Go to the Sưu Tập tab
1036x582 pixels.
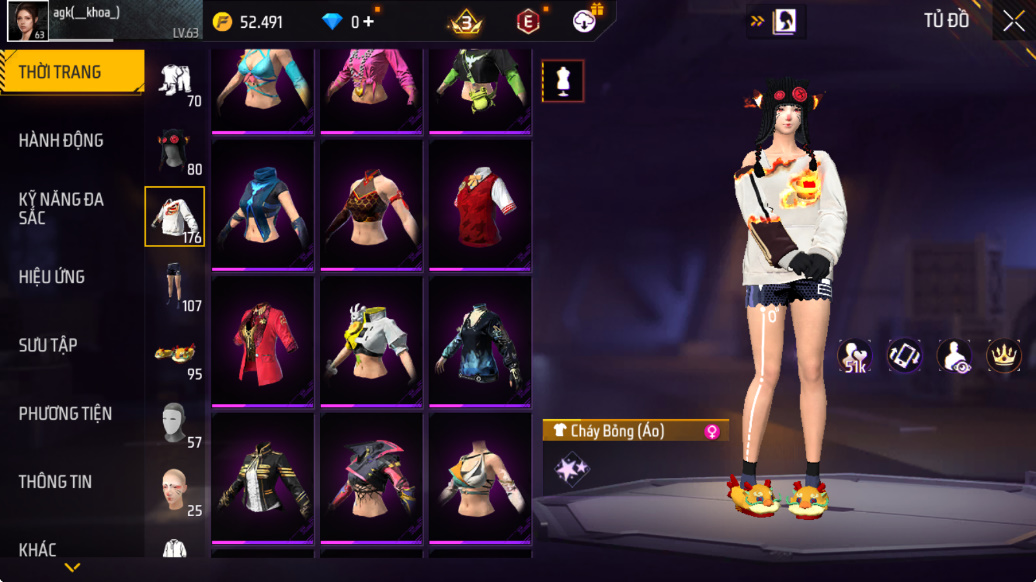pos(48,345)
